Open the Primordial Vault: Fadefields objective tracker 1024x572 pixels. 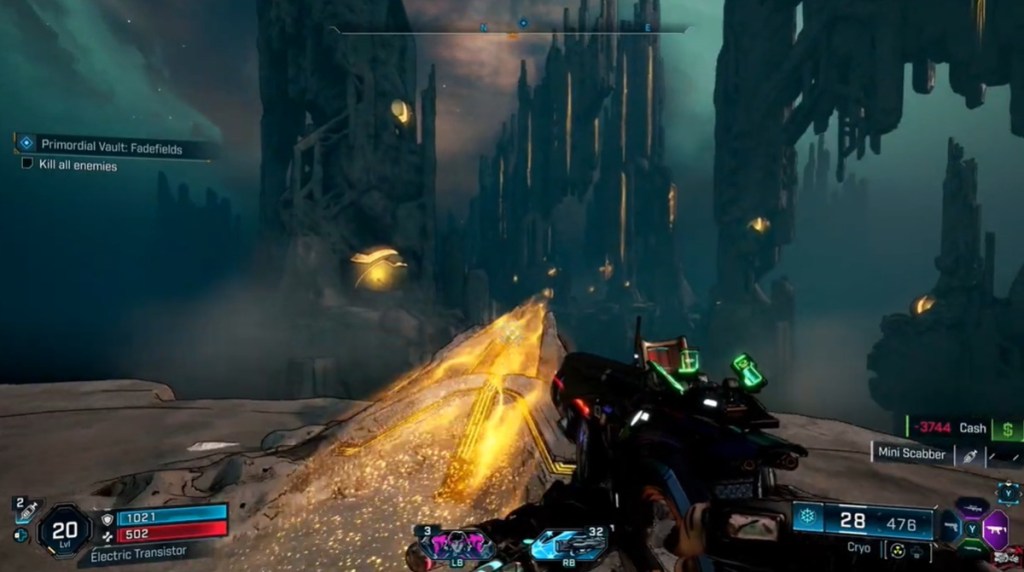(115, 145)
